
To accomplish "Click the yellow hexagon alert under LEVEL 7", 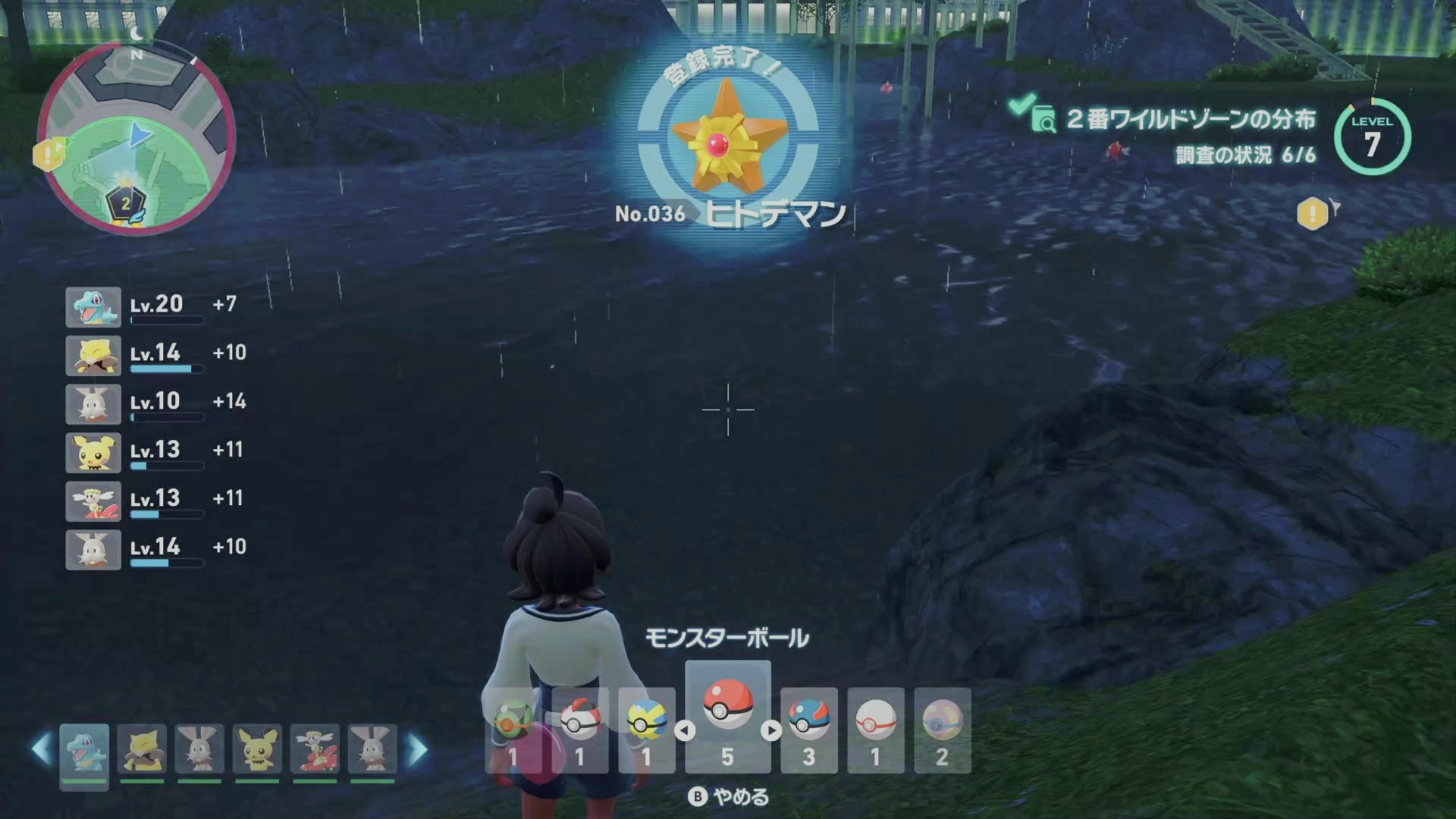I will coord(1313,214).
